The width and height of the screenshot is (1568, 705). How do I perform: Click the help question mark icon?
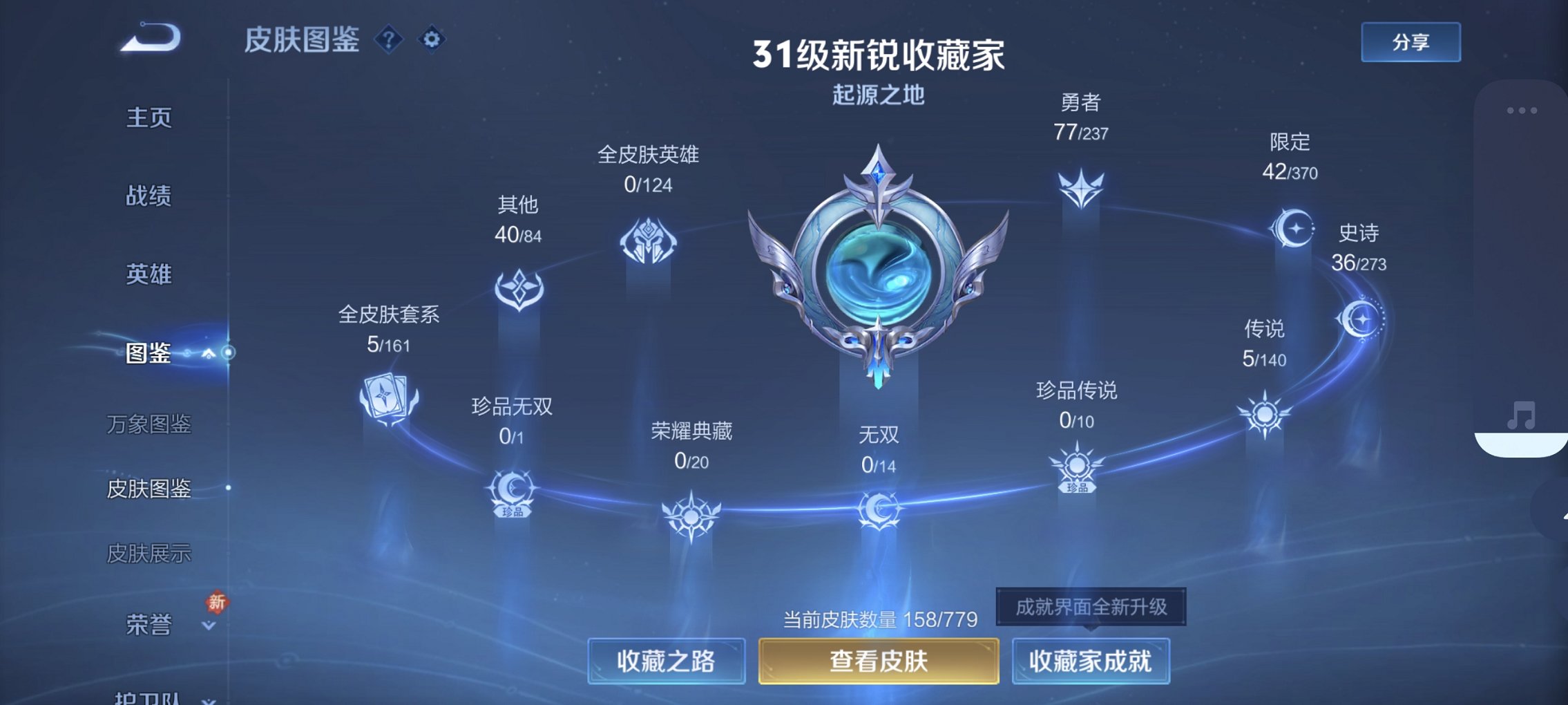coord(389,39)
